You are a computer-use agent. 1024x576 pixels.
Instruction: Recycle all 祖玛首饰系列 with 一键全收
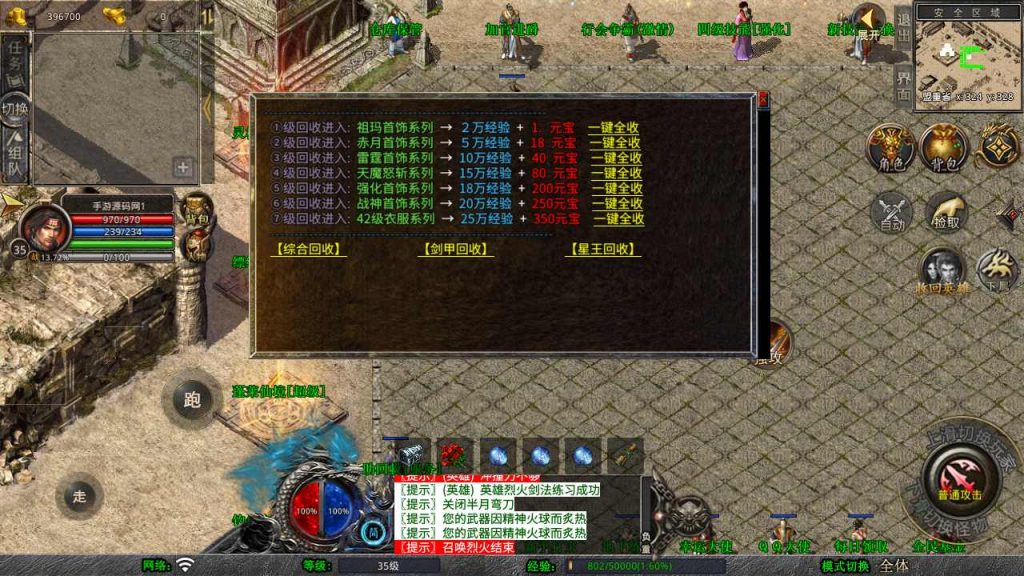pos(613,128)
